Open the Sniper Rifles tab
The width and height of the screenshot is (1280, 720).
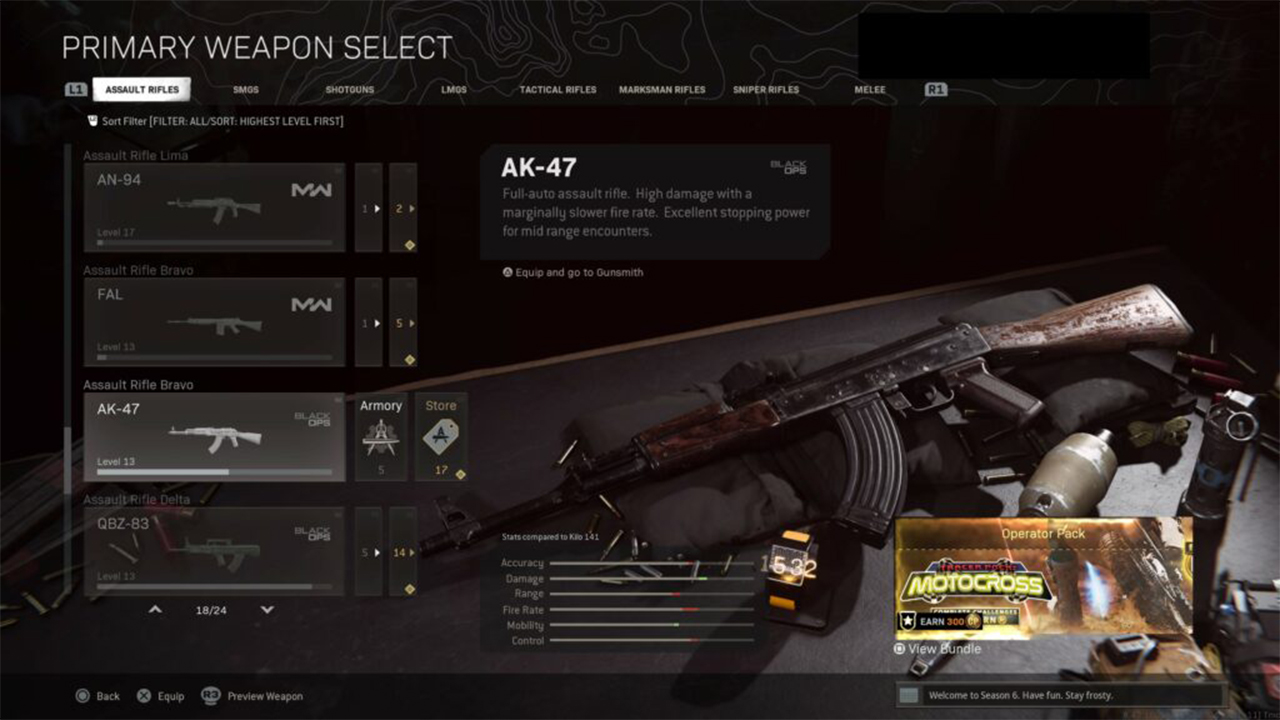click(765, 90)
